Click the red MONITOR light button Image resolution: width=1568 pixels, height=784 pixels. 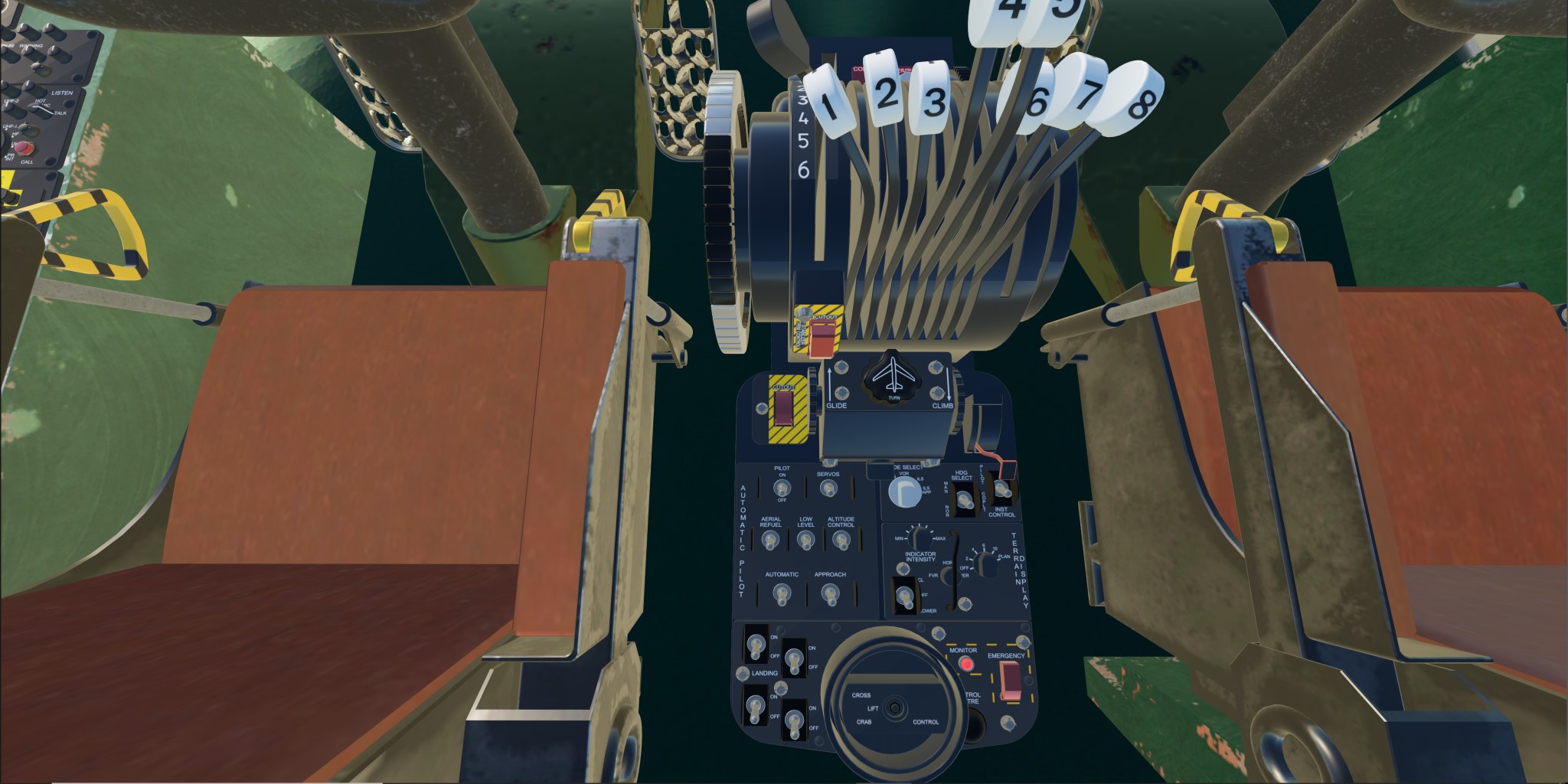click(x=967, y=664)
